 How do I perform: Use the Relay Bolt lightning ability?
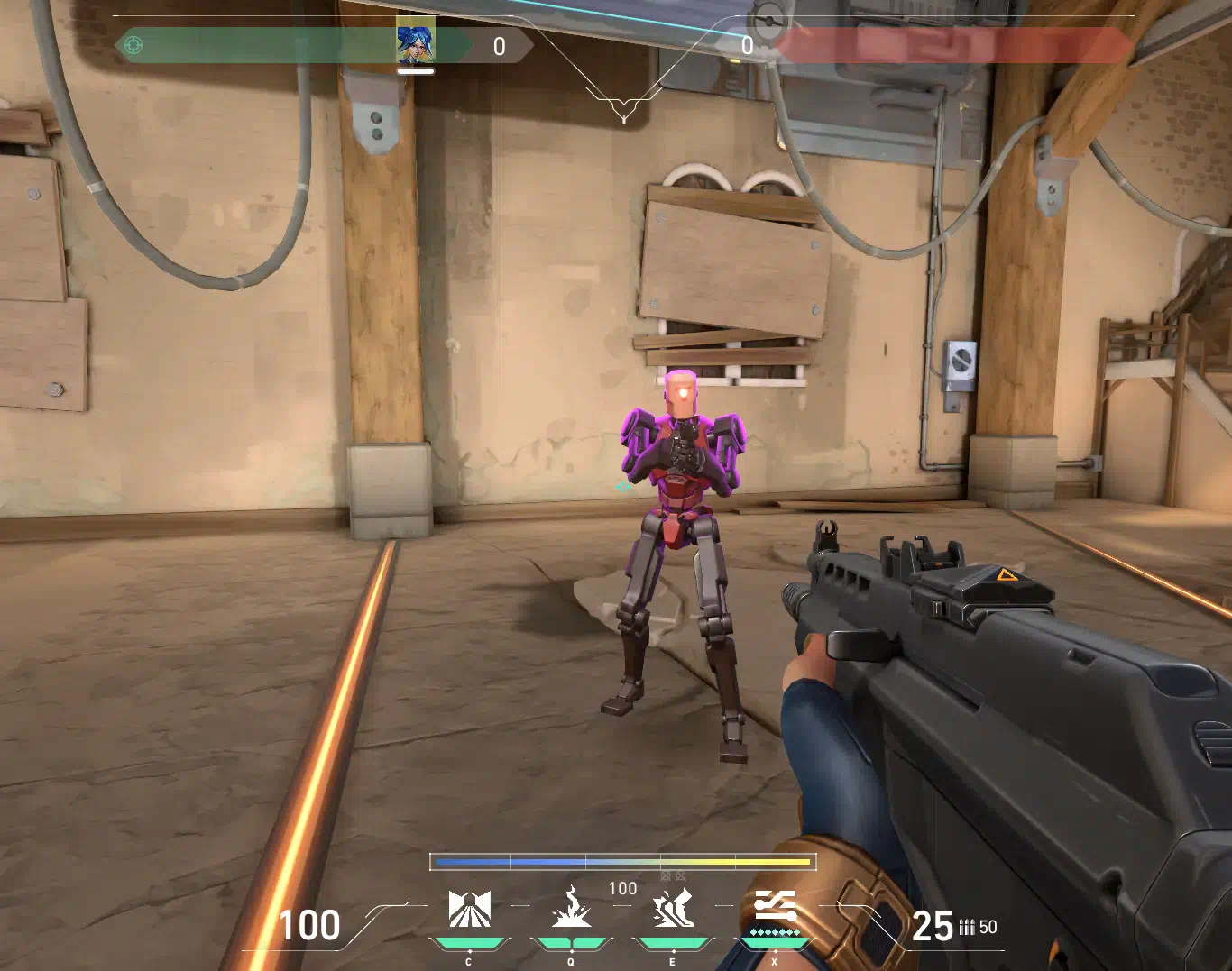[571, 908]
